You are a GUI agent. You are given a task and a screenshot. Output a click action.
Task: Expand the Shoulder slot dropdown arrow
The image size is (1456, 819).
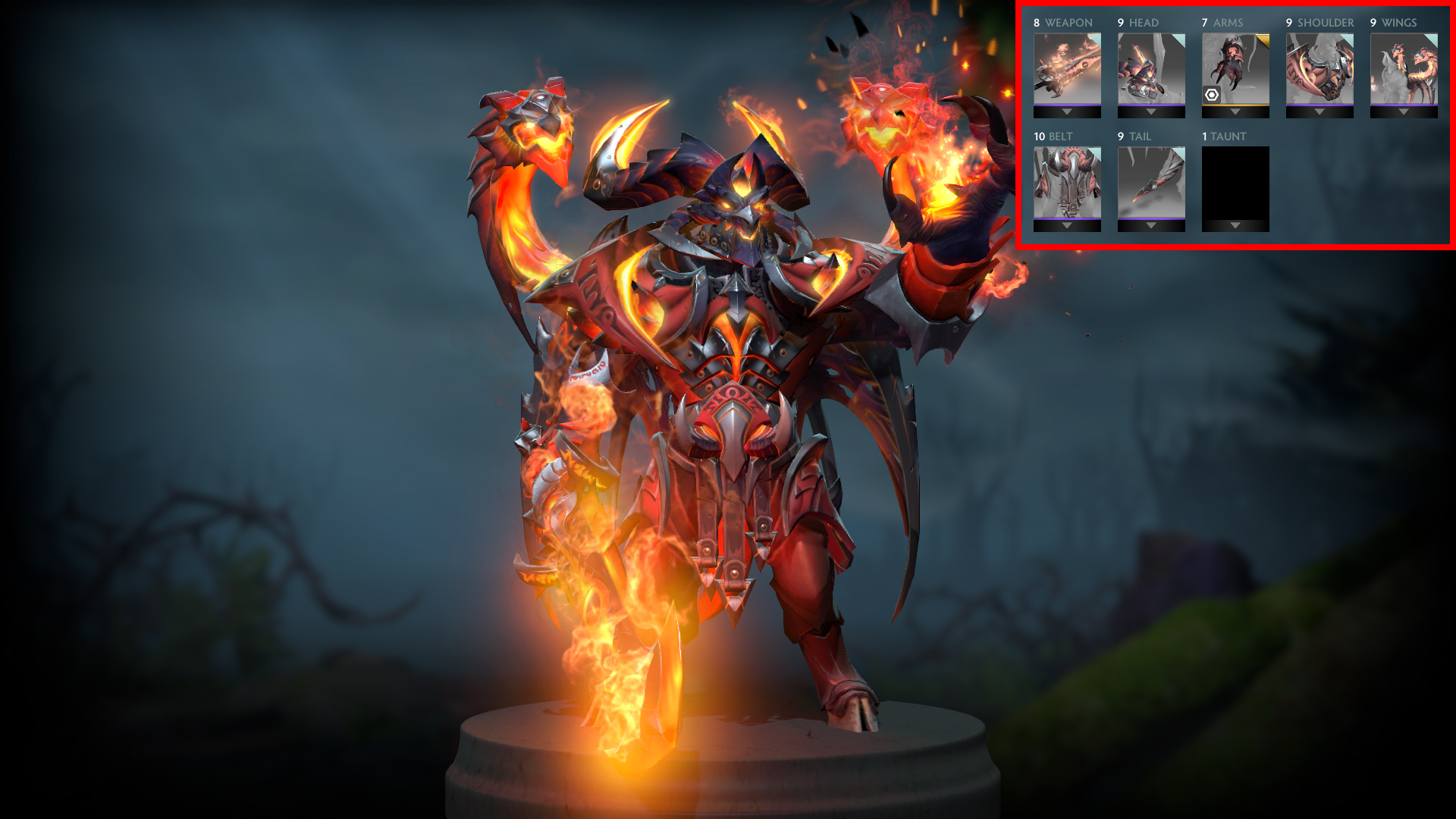pos(1319,112)
